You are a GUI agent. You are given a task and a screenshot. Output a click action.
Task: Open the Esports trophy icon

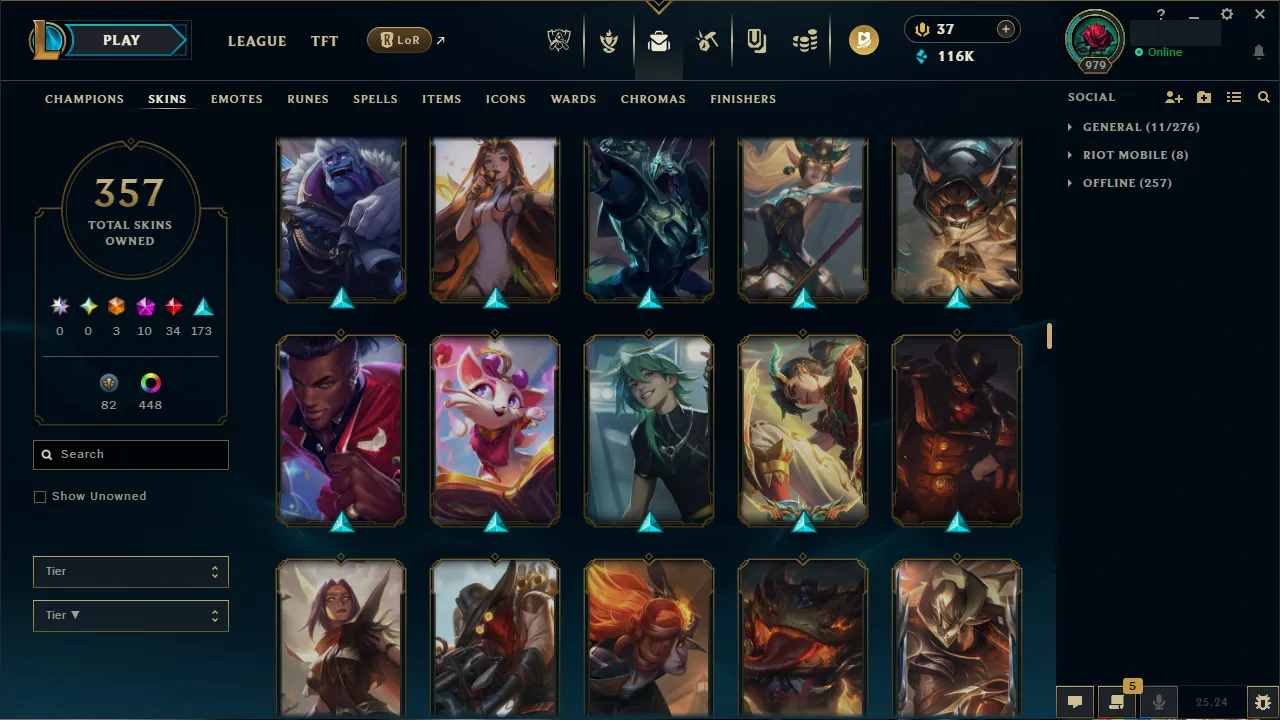pyautogui.click(x=559, y=41)
